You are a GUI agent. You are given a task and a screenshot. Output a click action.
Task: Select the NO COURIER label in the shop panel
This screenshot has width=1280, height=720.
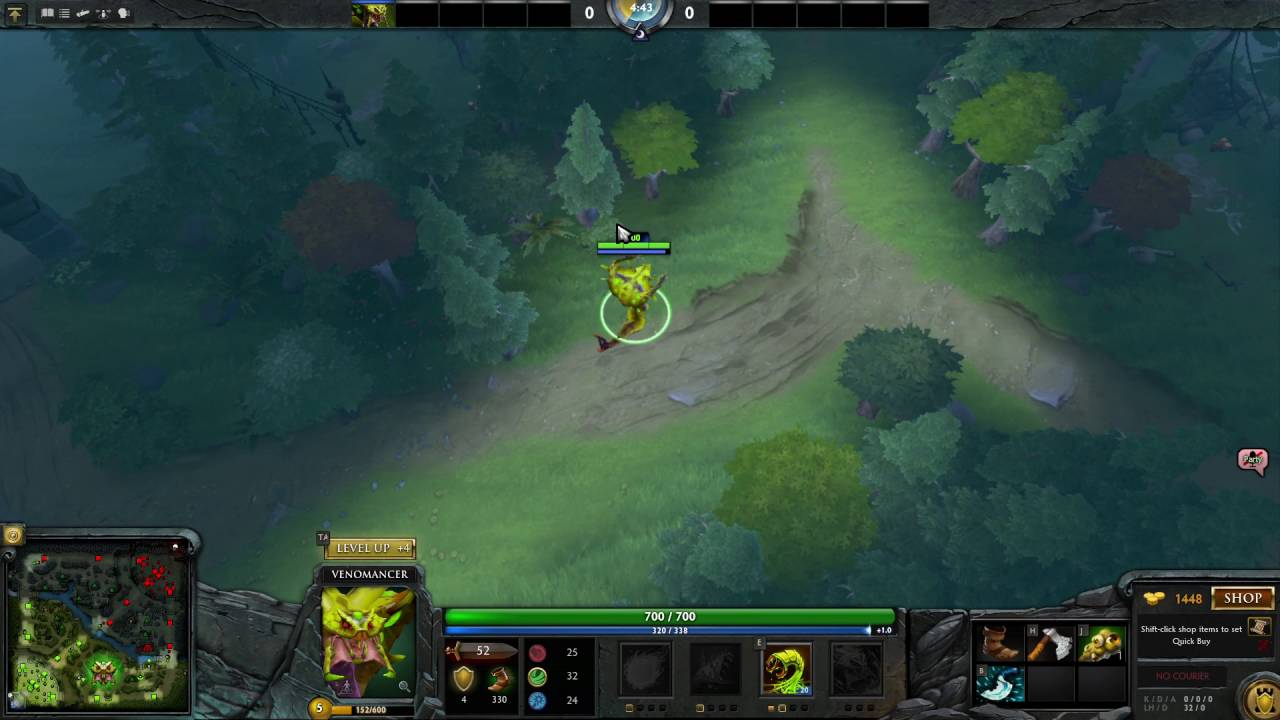tap(1183, 676)
